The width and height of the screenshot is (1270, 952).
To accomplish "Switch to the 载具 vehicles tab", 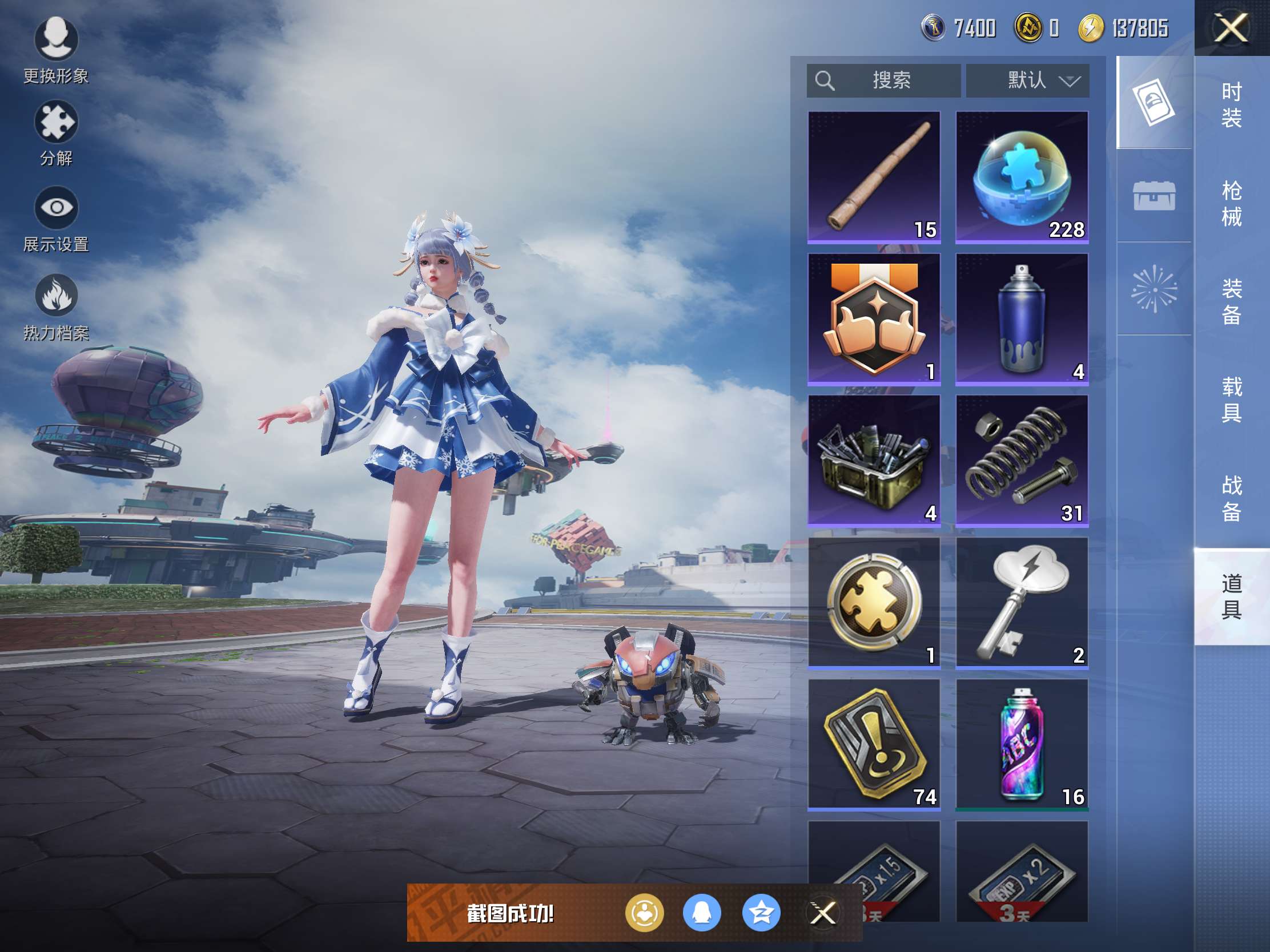I will click(1231, 400).
